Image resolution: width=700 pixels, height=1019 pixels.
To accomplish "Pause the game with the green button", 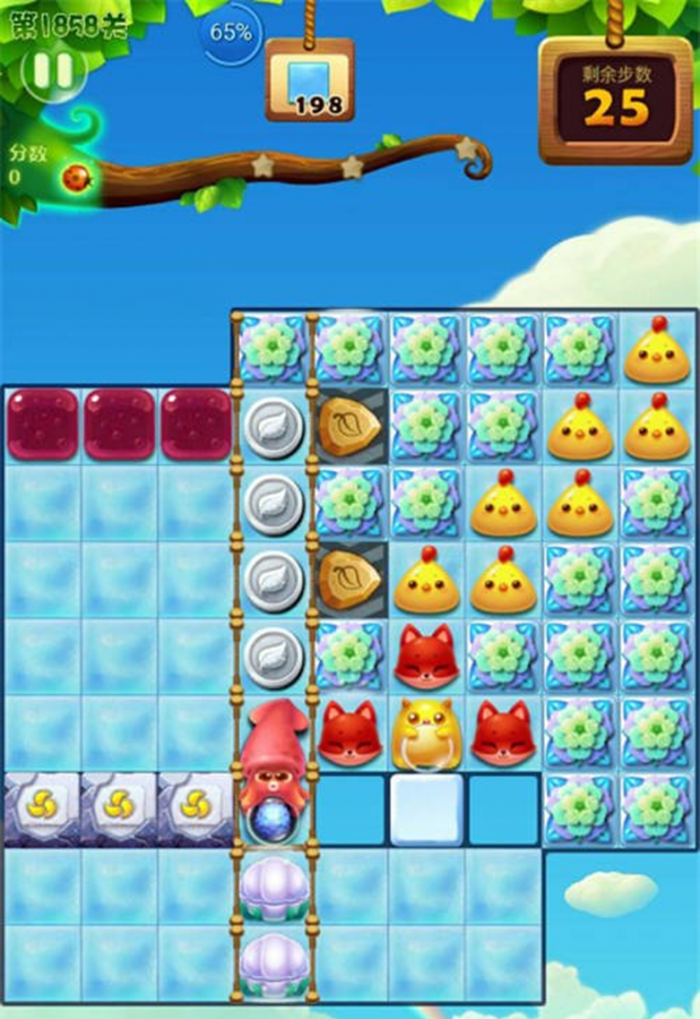I will pyautogui.click(x=53, y=71).
